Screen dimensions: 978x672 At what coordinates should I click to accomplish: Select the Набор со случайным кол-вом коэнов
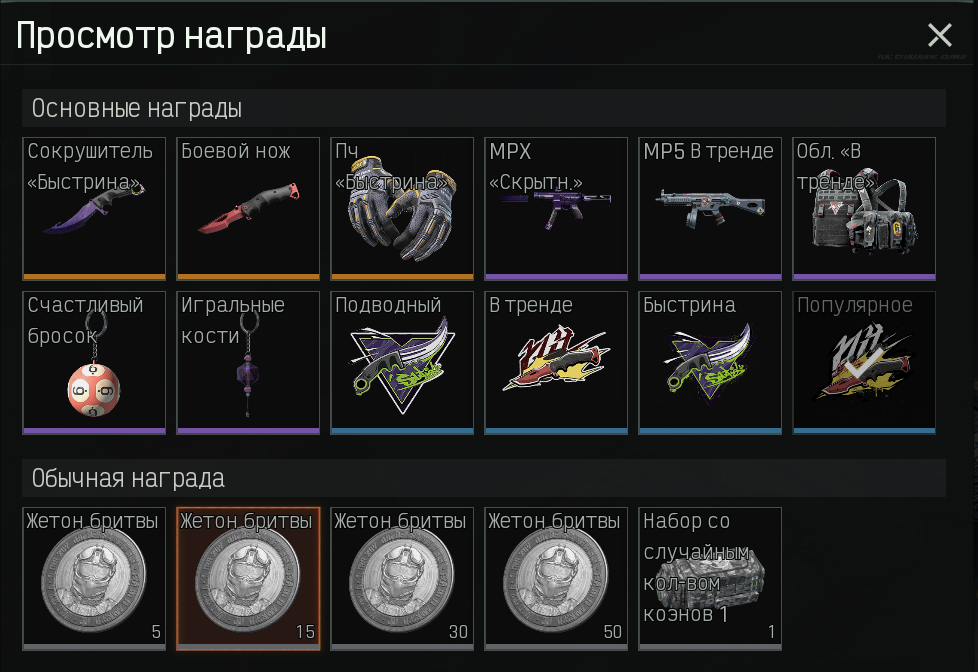710,578
